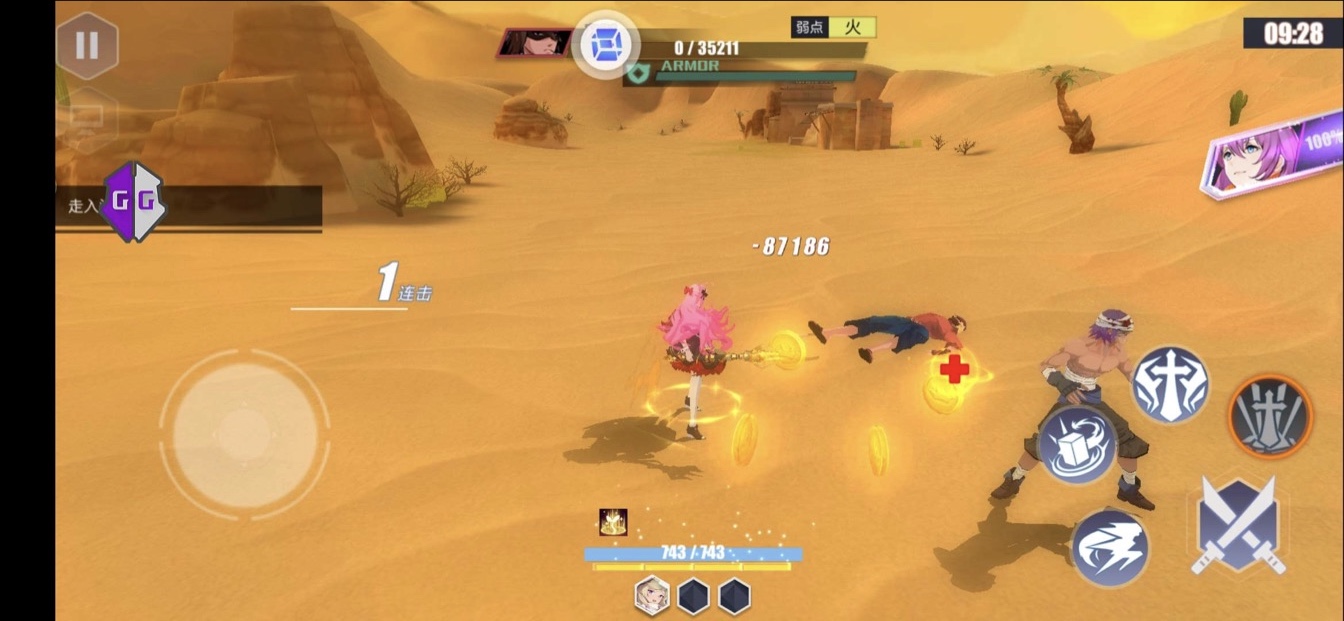Trigger the orange-ringed ultimate sword skill
The image size is (1344, 621).
click(x=1269, y=415)
